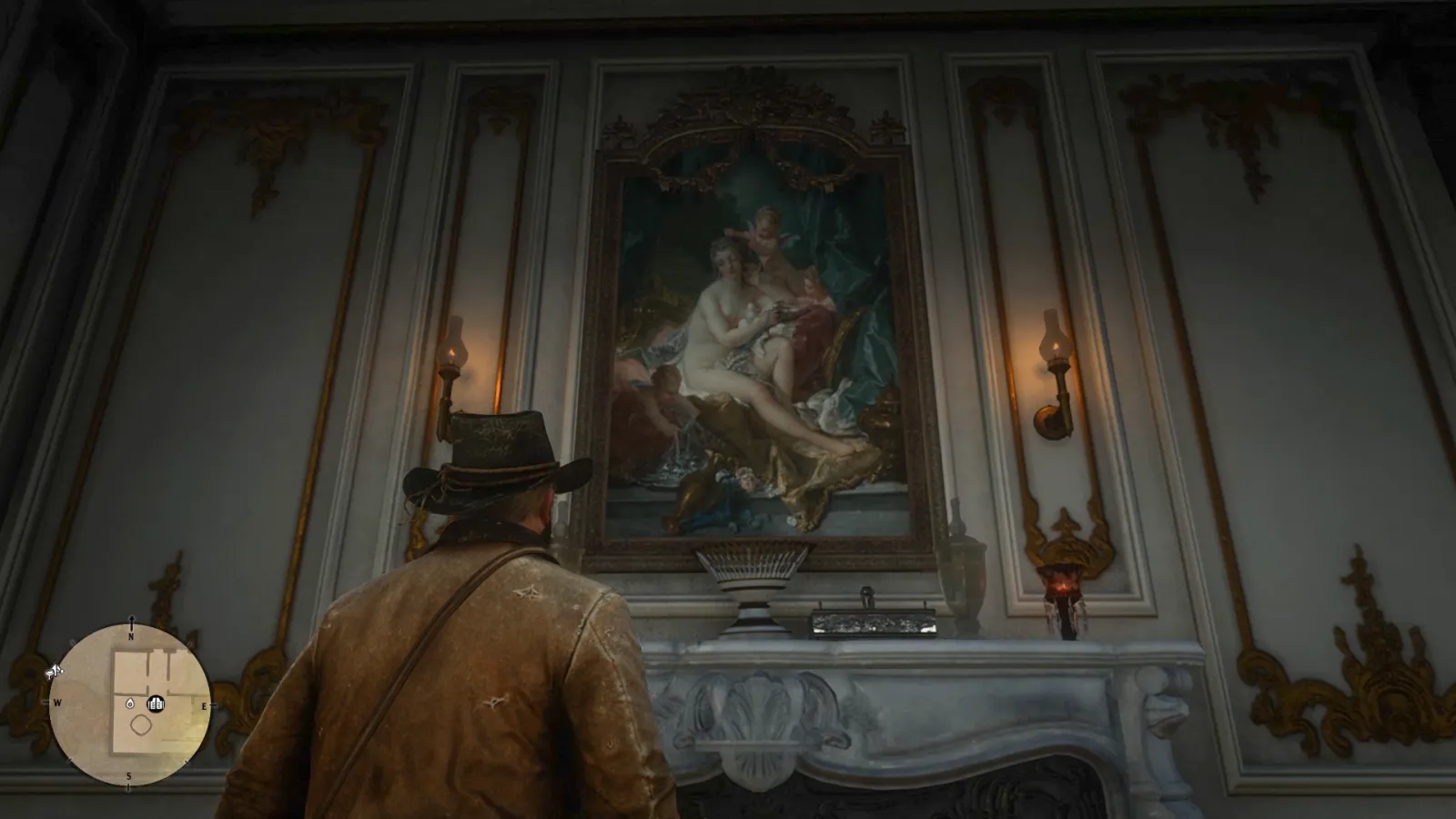This screenshot has width=1456, height=819.
Task: Open the black trinket box on the mantel
Action: (872, 622)
